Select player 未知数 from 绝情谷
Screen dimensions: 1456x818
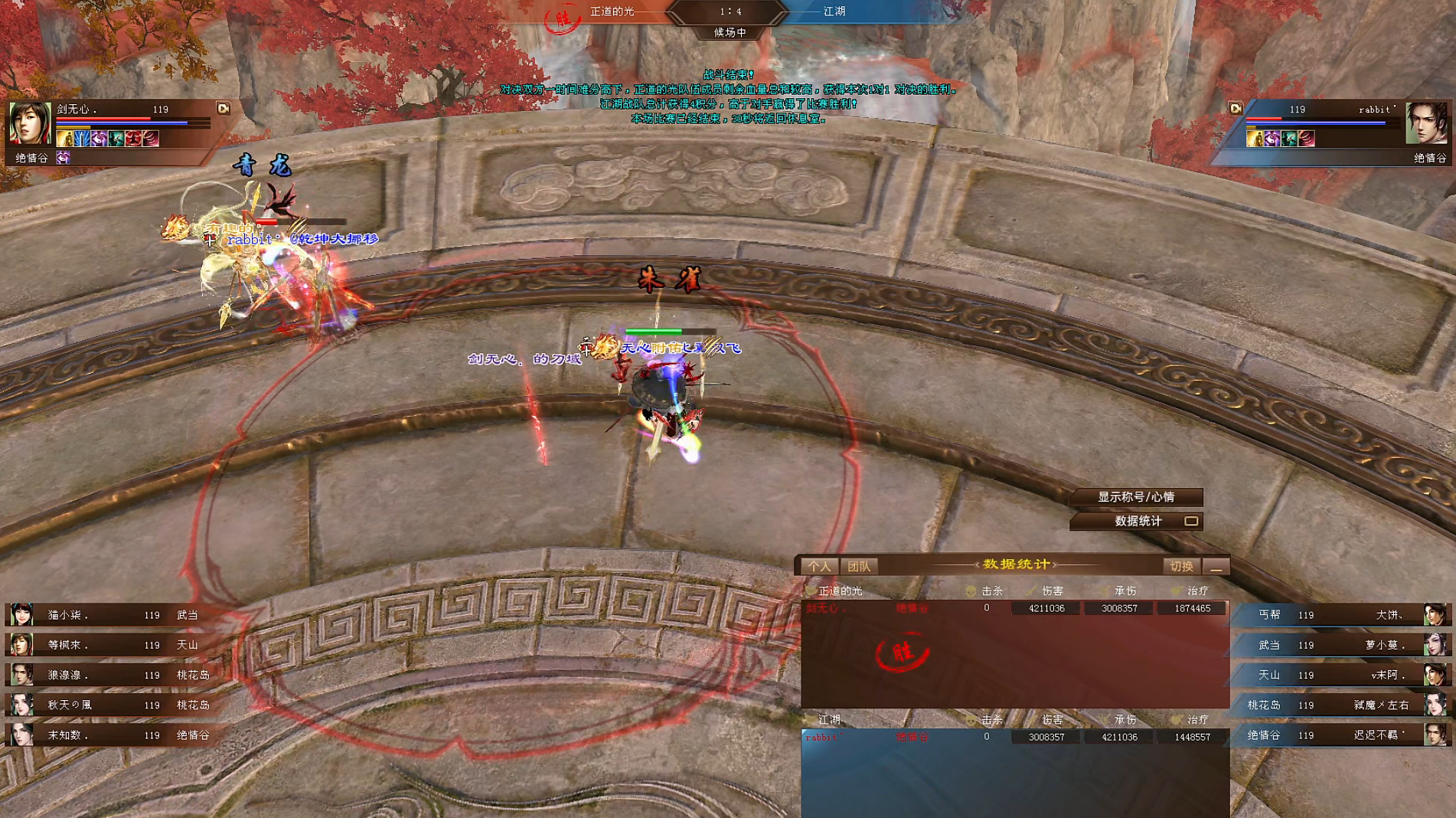tap(115, 735)
